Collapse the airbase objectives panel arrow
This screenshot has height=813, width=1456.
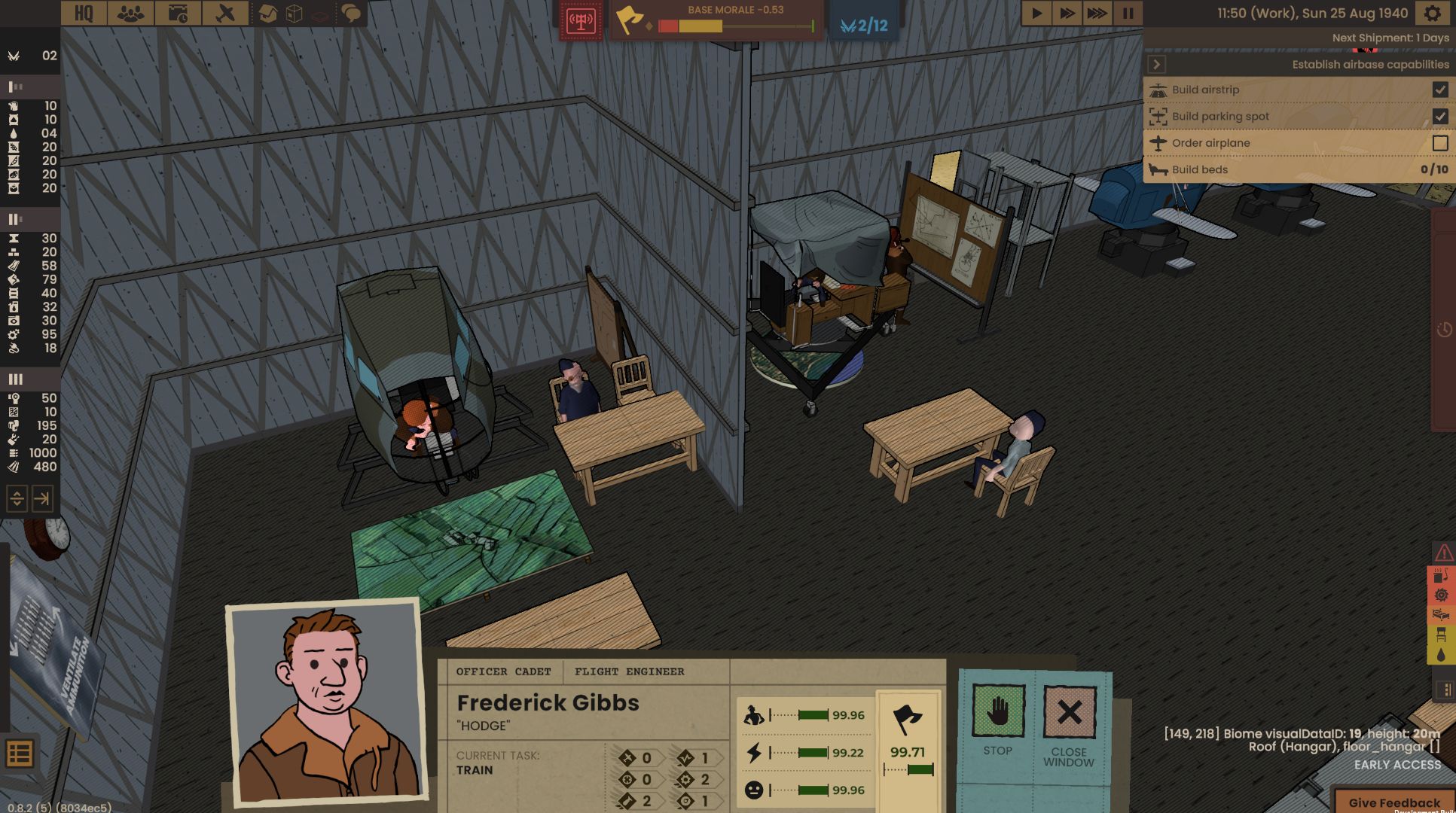tap(1157, 65)
